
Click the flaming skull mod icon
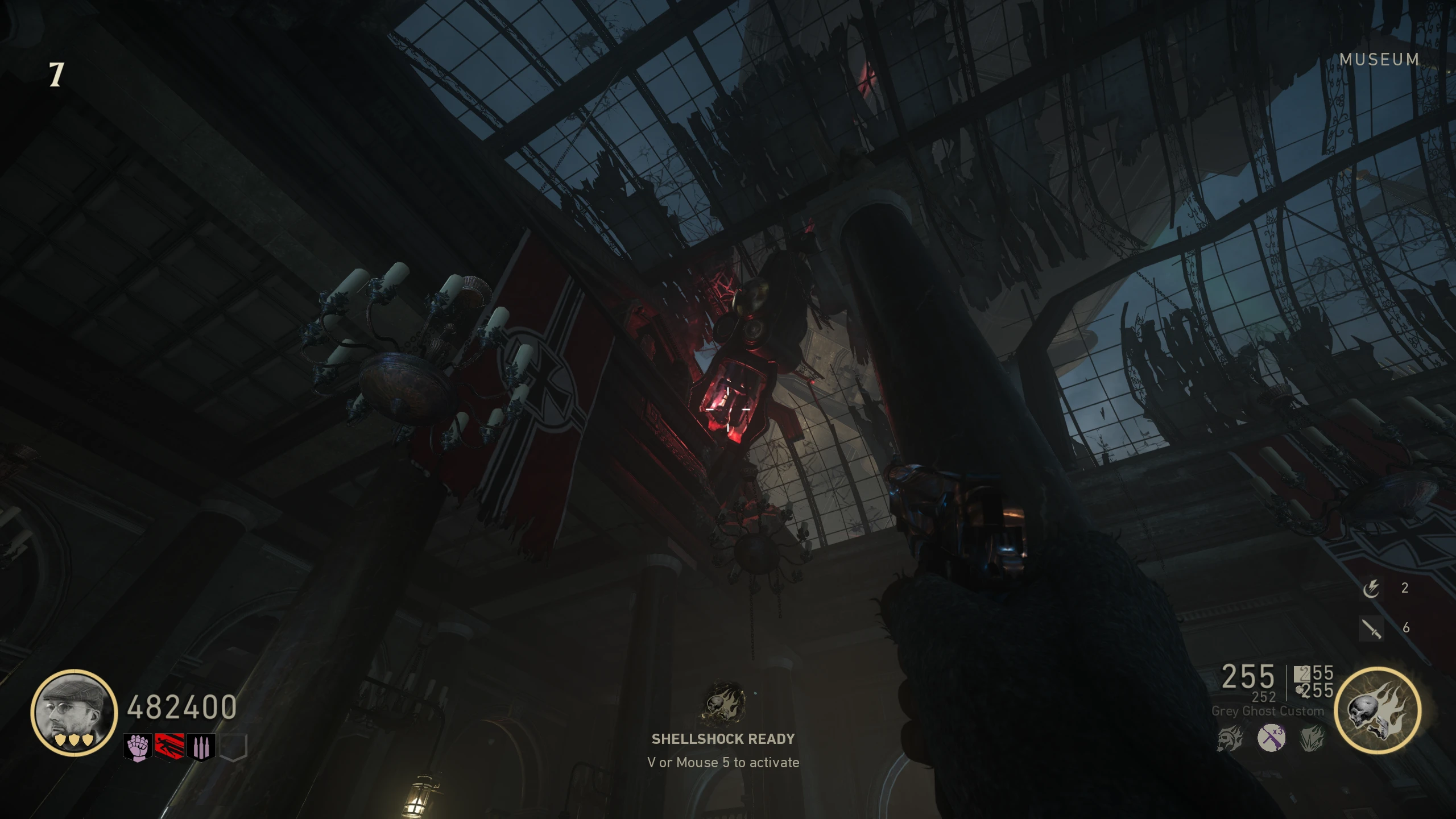click(x=1230, y=739)
